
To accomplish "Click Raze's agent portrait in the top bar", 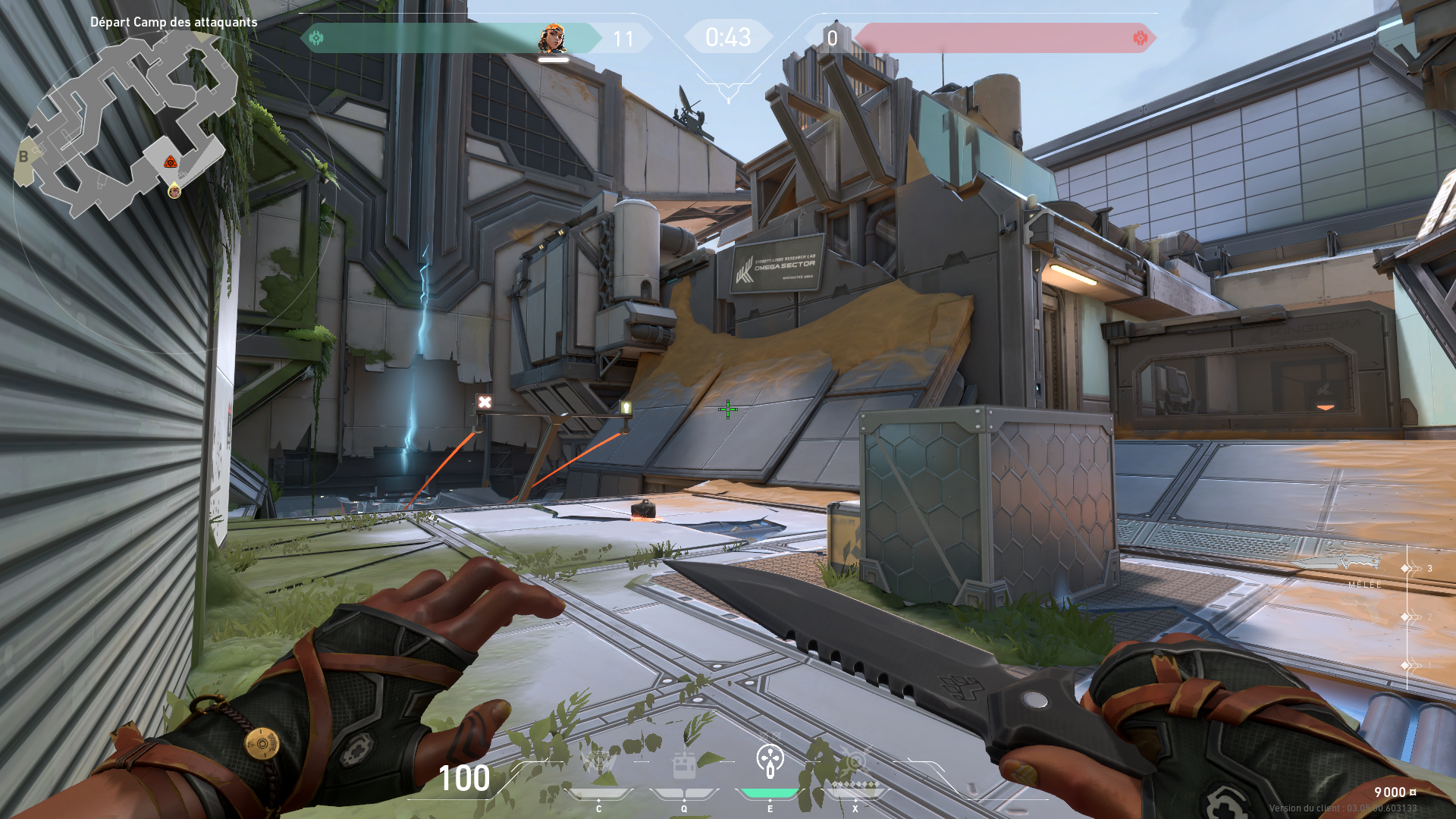I will click(x=553, y=39).
